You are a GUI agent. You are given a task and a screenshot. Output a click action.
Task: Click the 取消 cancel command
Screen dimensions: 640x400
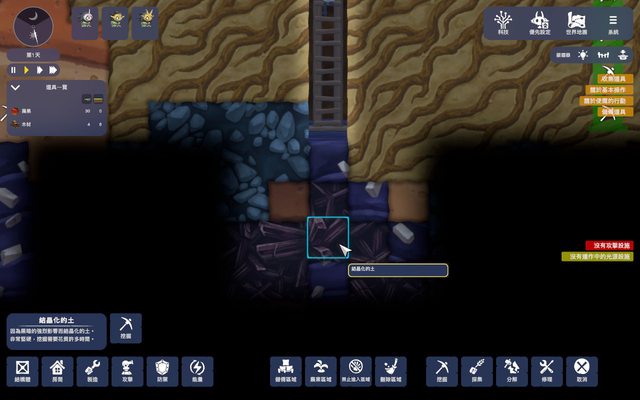click(x=581, y=371)
